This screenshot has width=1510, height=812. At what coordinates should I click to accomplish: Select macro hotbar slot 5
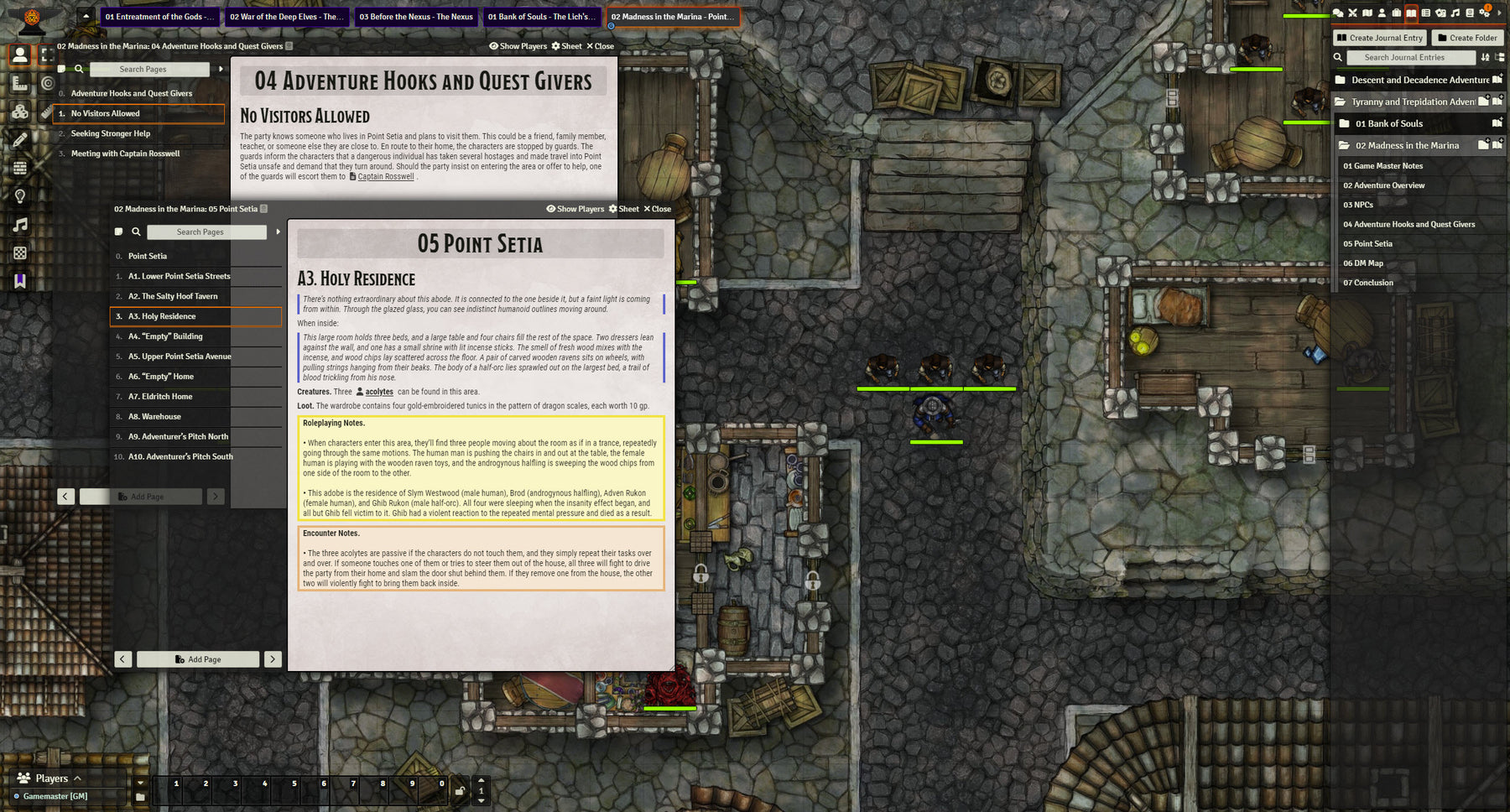[x=294, y=784]
